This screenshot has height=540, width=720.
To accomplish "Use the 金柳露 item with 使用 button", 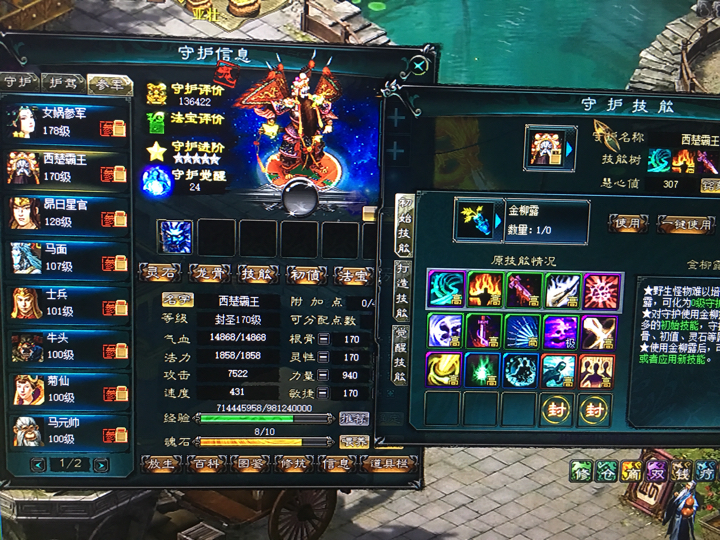I will tap(628, 223).
